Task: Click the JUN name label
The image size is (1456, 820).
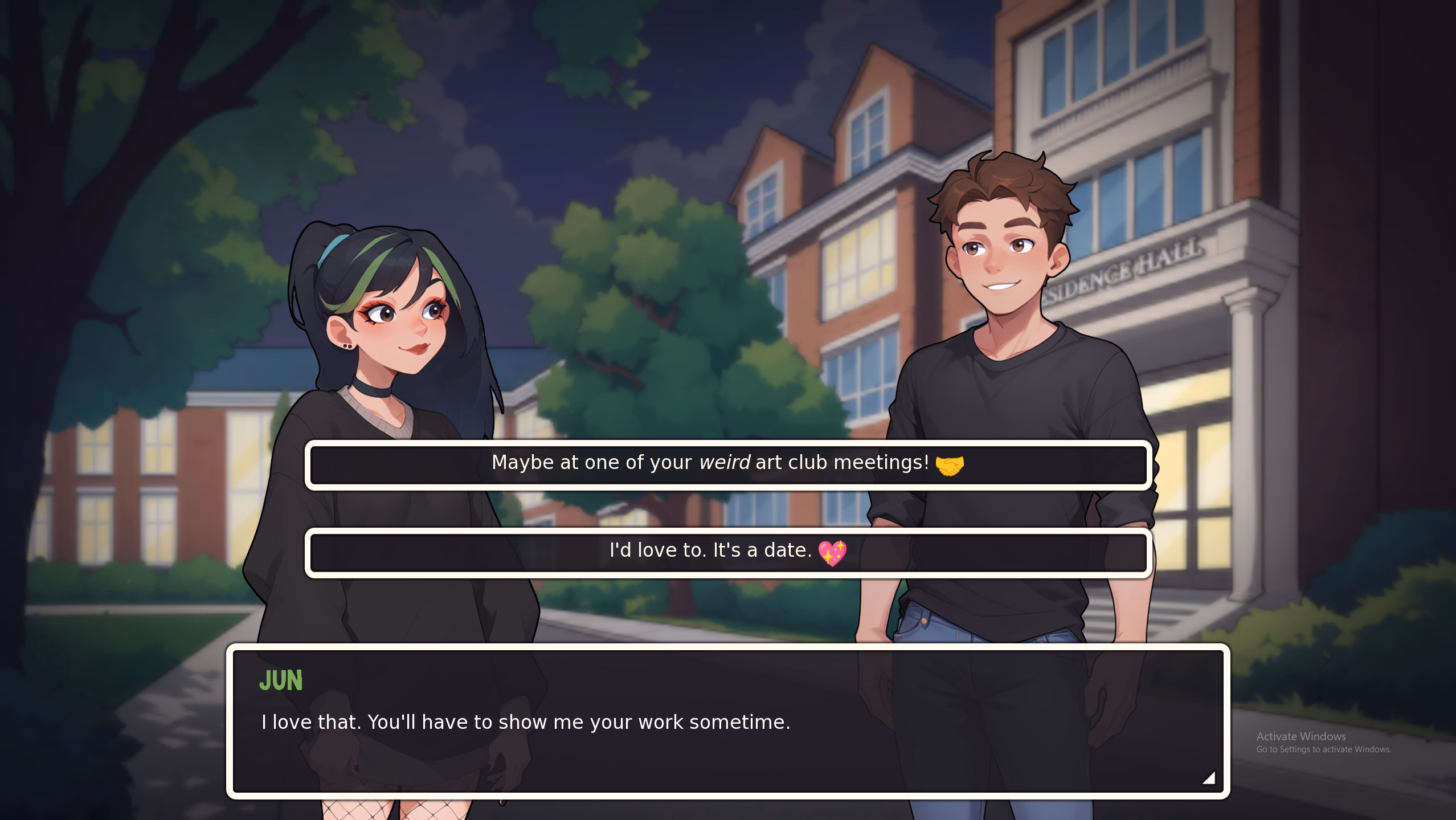Action: pyautogui.click(x=282, y=680)
